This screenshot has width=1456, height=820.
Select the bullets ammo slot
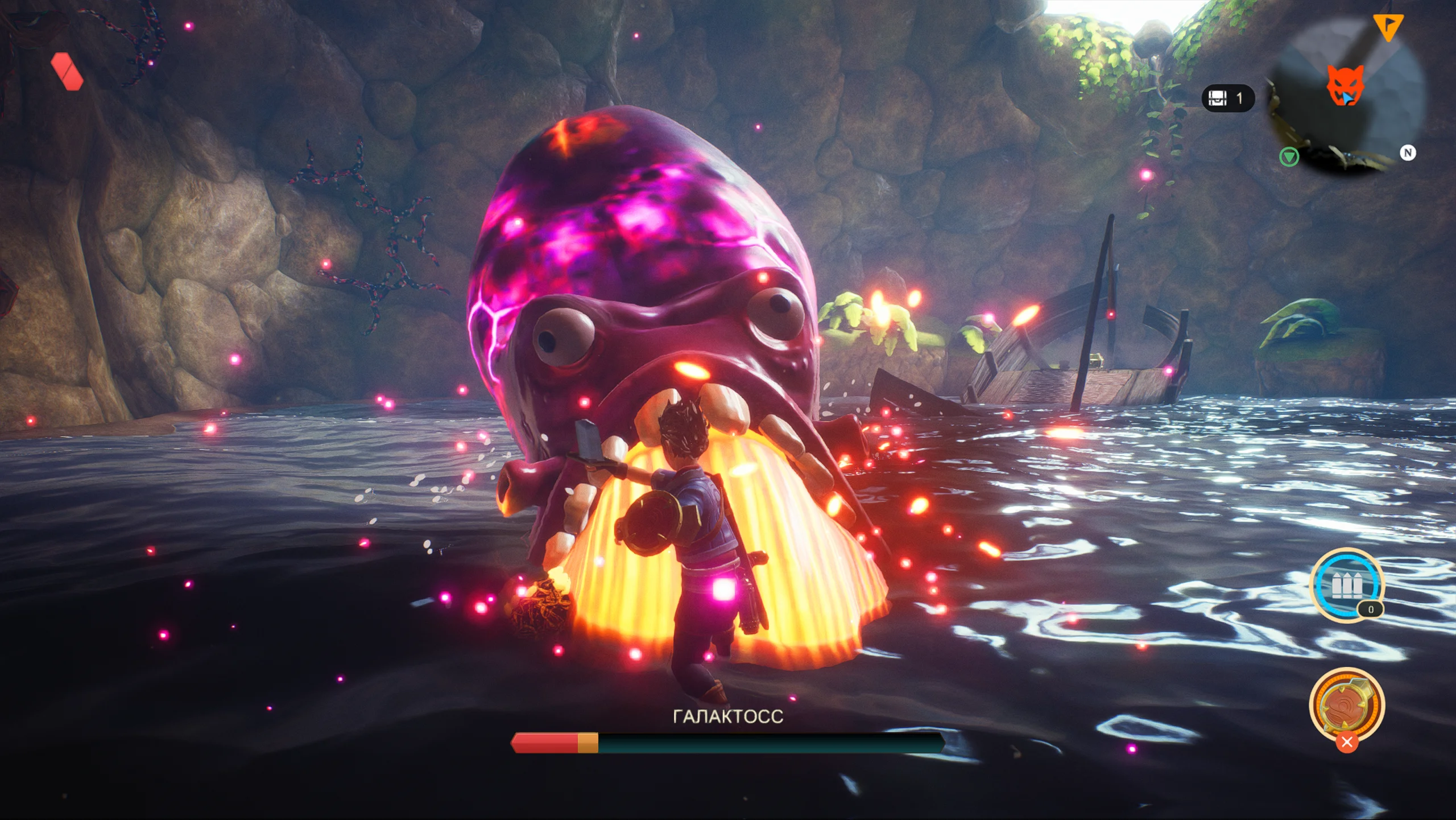click(x=1346, y=585)
